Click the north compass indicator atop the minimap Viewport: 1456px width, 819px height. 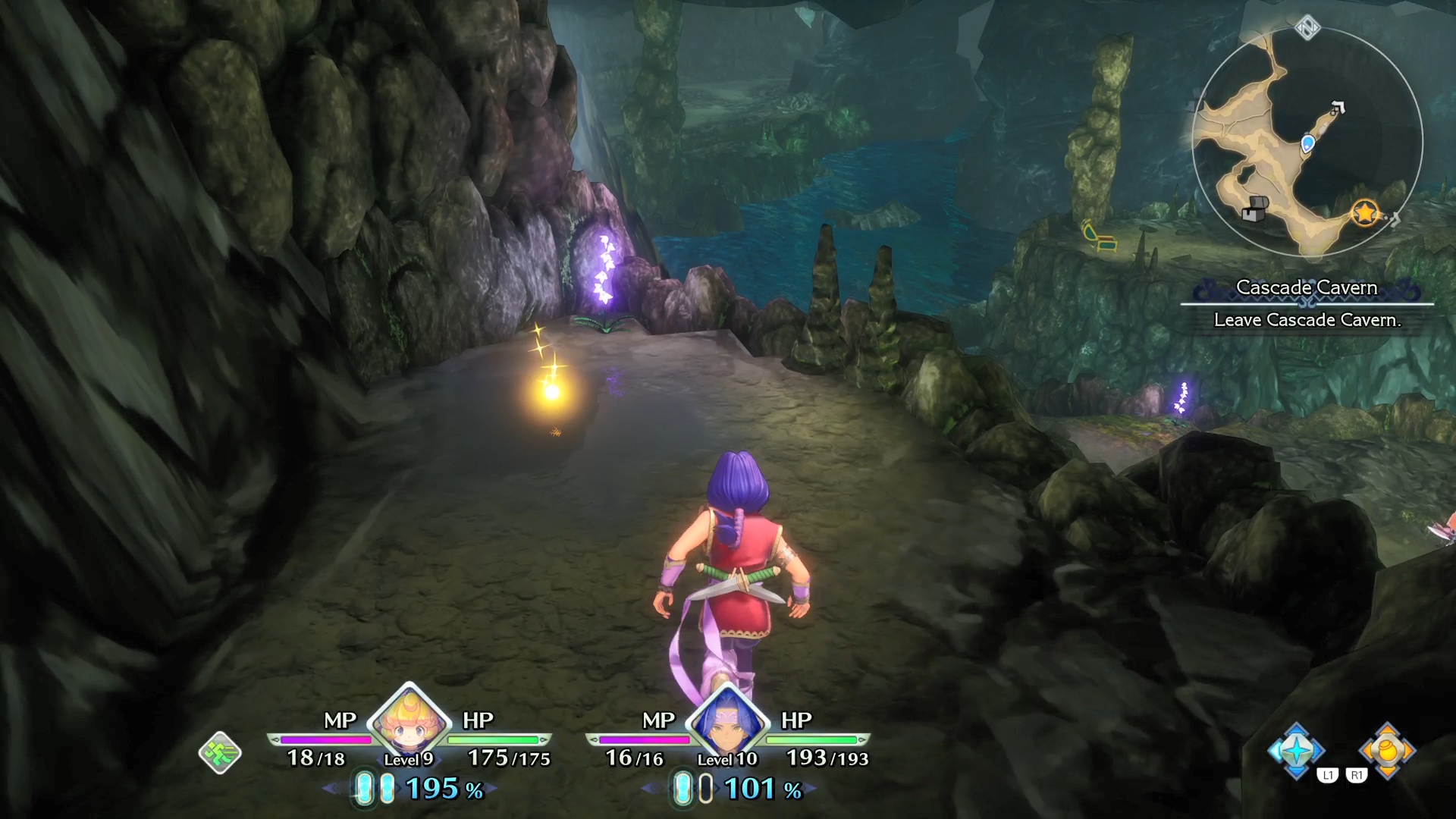(1307, 28)
